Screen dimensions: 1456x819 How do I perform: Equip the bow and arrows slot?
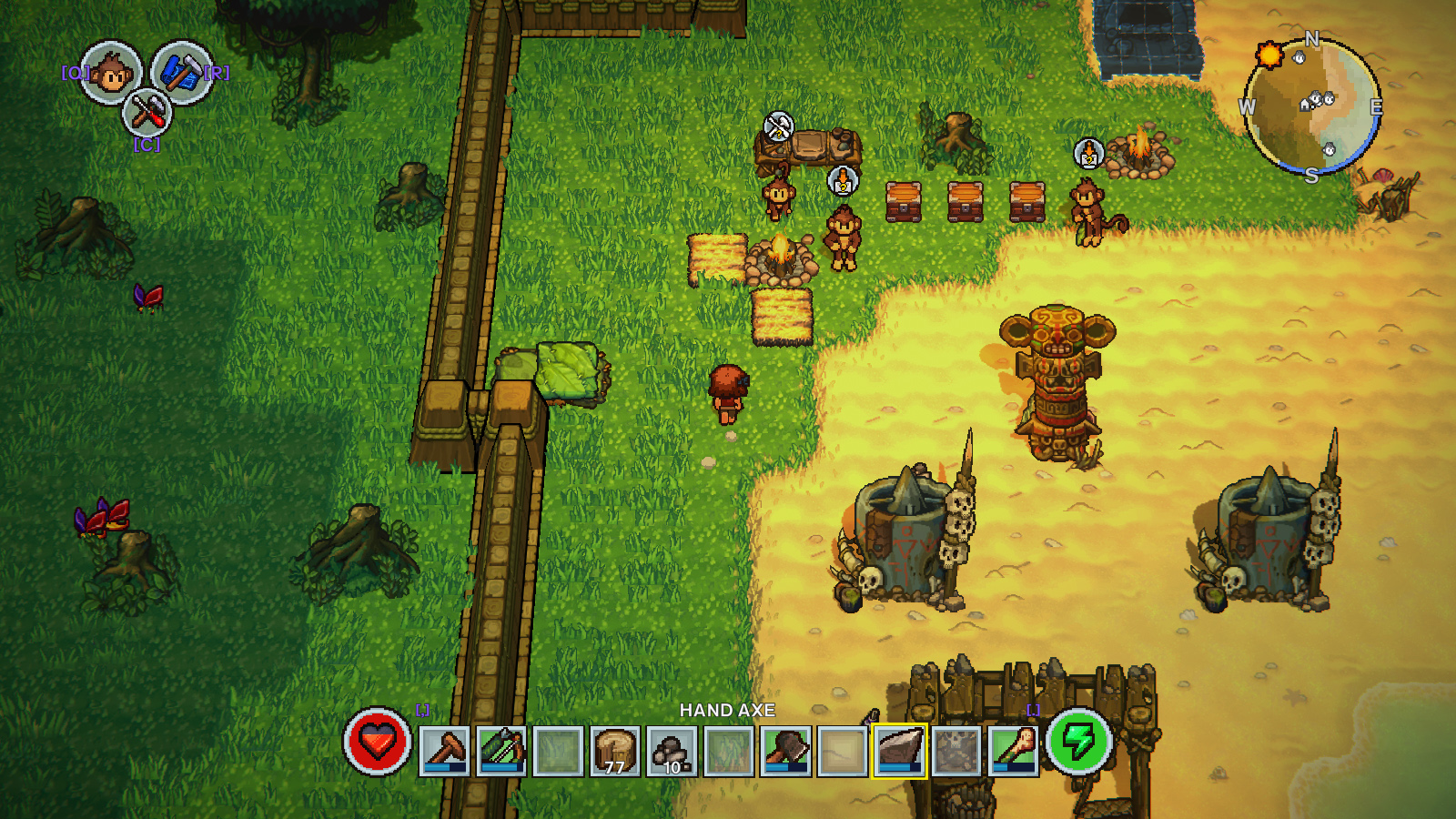501,751
